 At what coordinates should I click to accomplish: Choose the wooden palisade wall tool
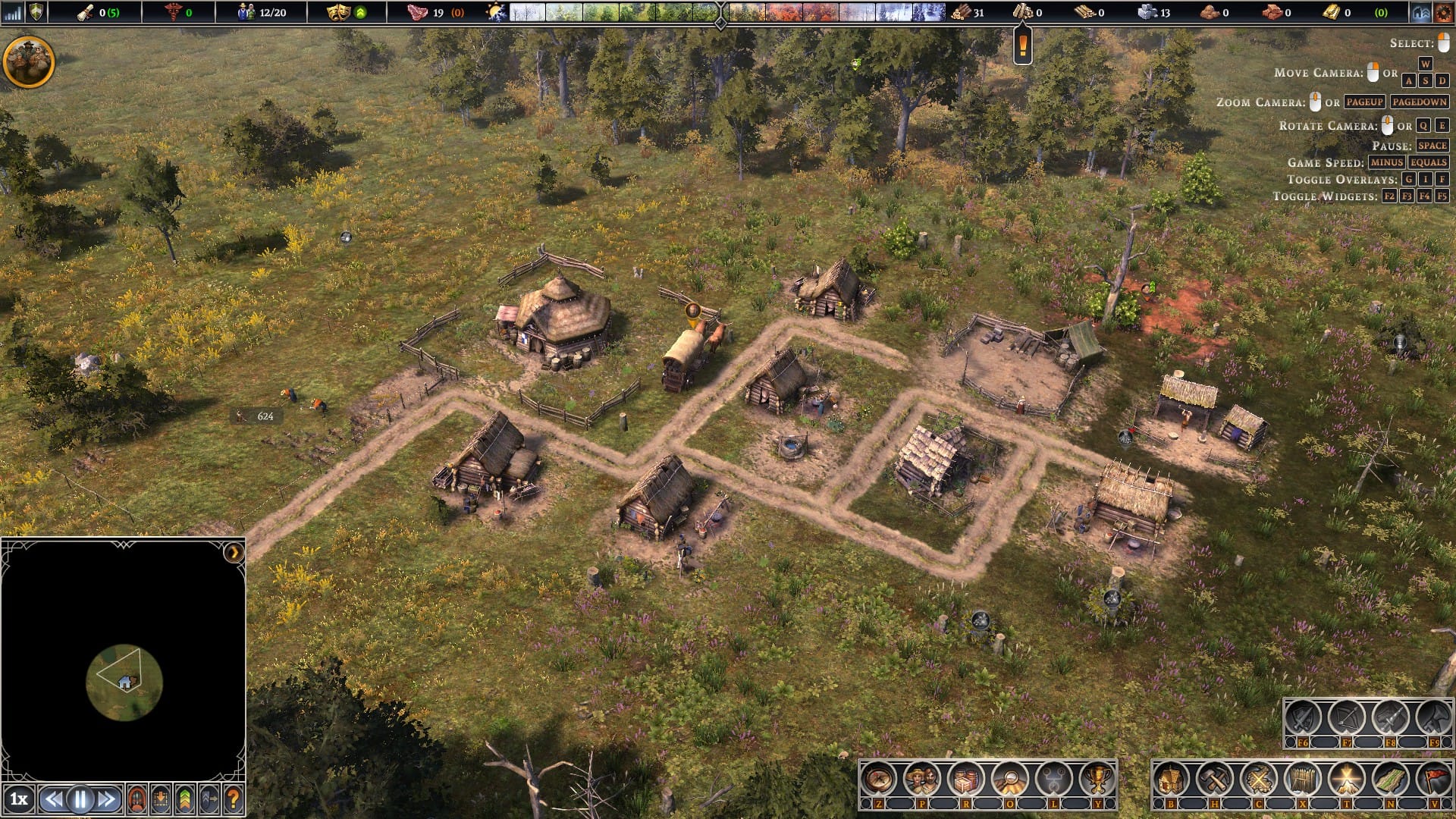(1302, 779)
